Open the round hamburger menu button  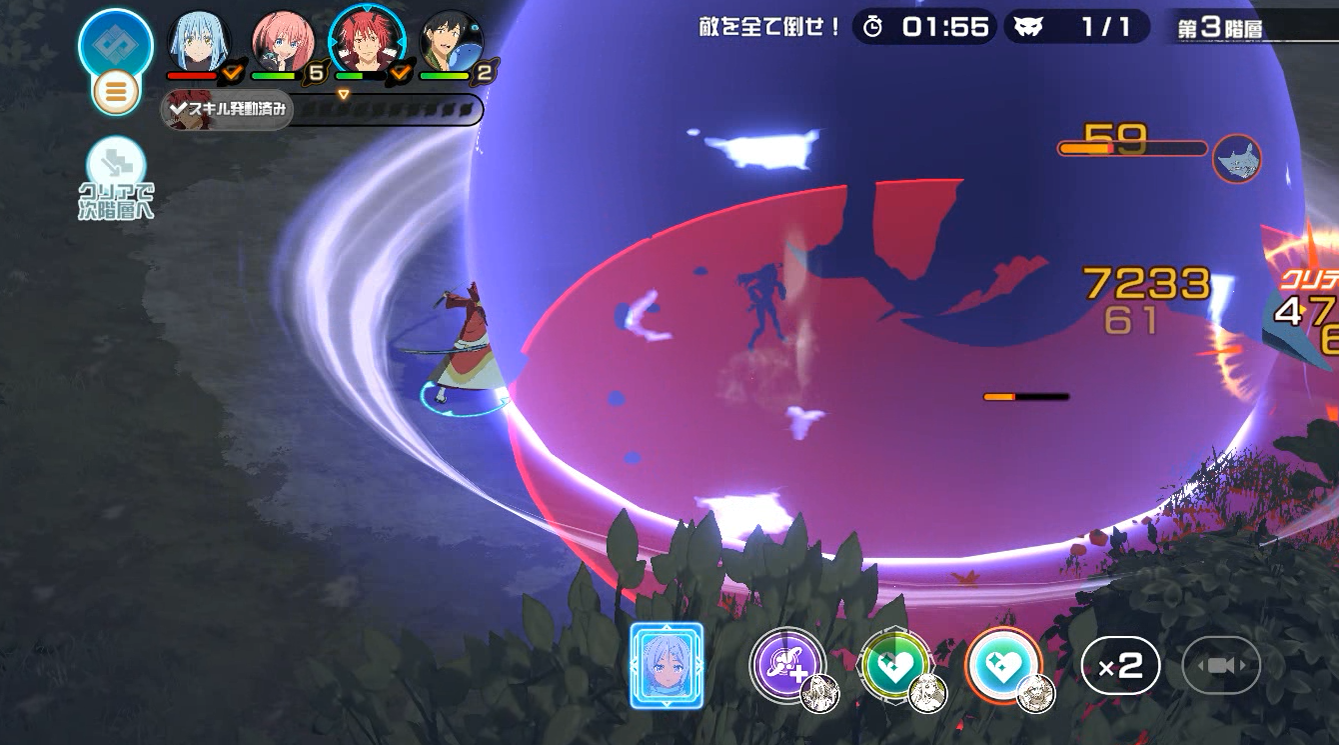point(116,93)
